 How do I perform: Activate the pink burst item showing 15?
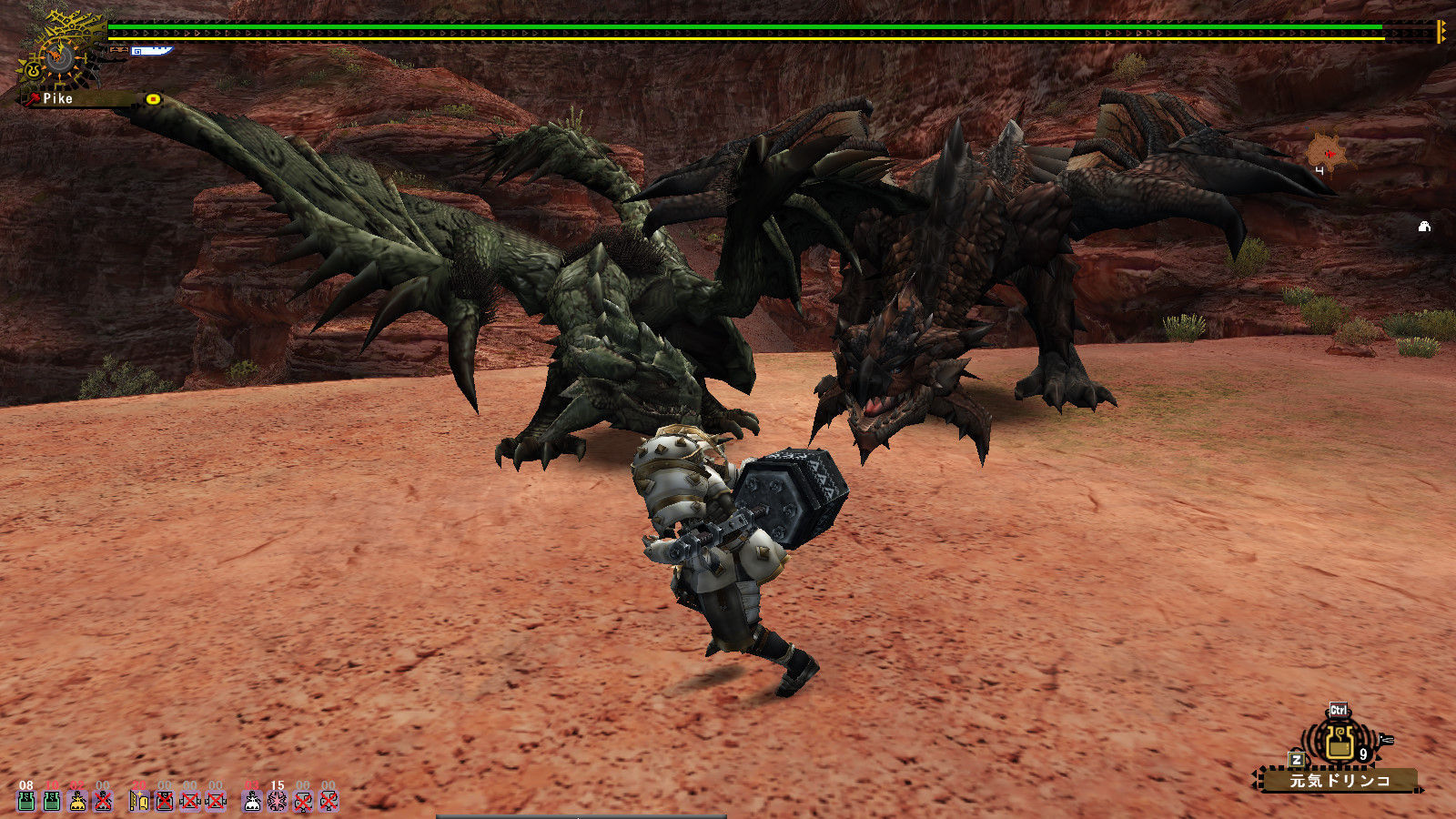(x=278, y=800)
